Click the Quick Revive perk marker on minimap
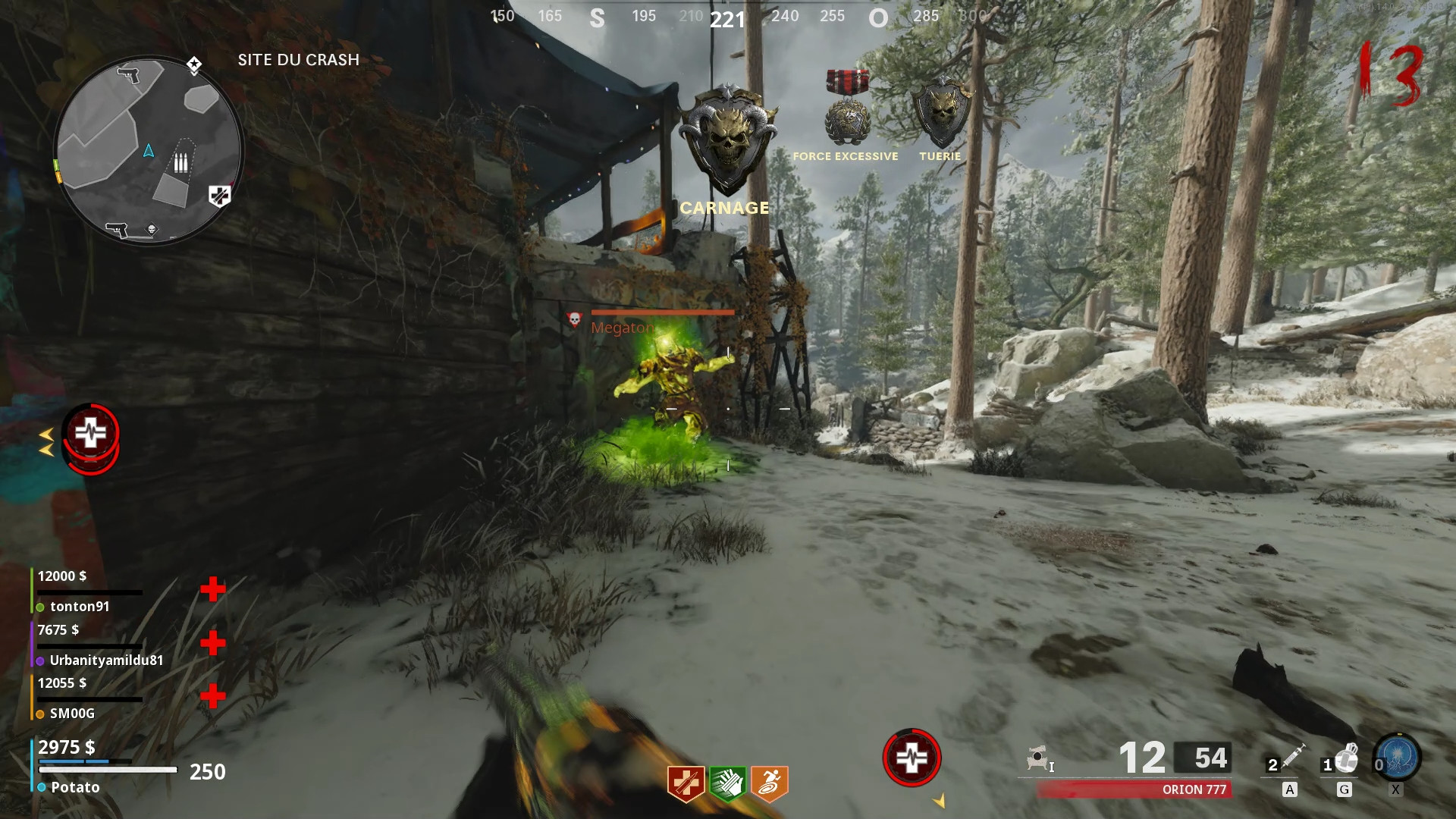The width and height of the screenshot is (1456, 819). click(219, 196)
